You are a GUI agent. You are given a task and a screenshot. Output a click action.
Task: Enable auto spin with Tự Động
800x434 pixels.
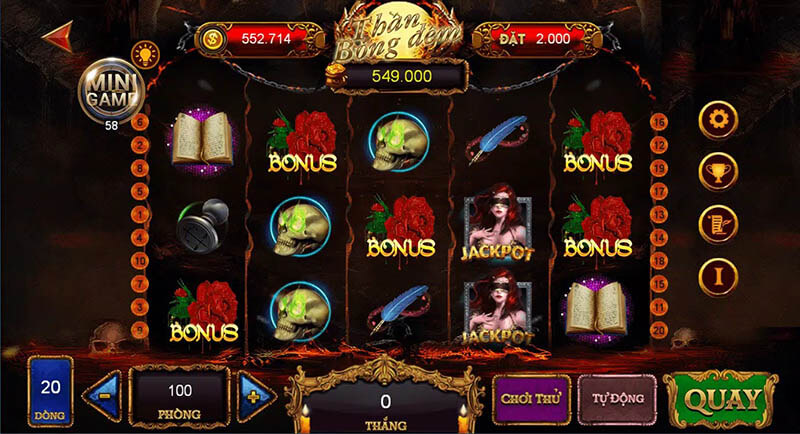pos(617,397)
